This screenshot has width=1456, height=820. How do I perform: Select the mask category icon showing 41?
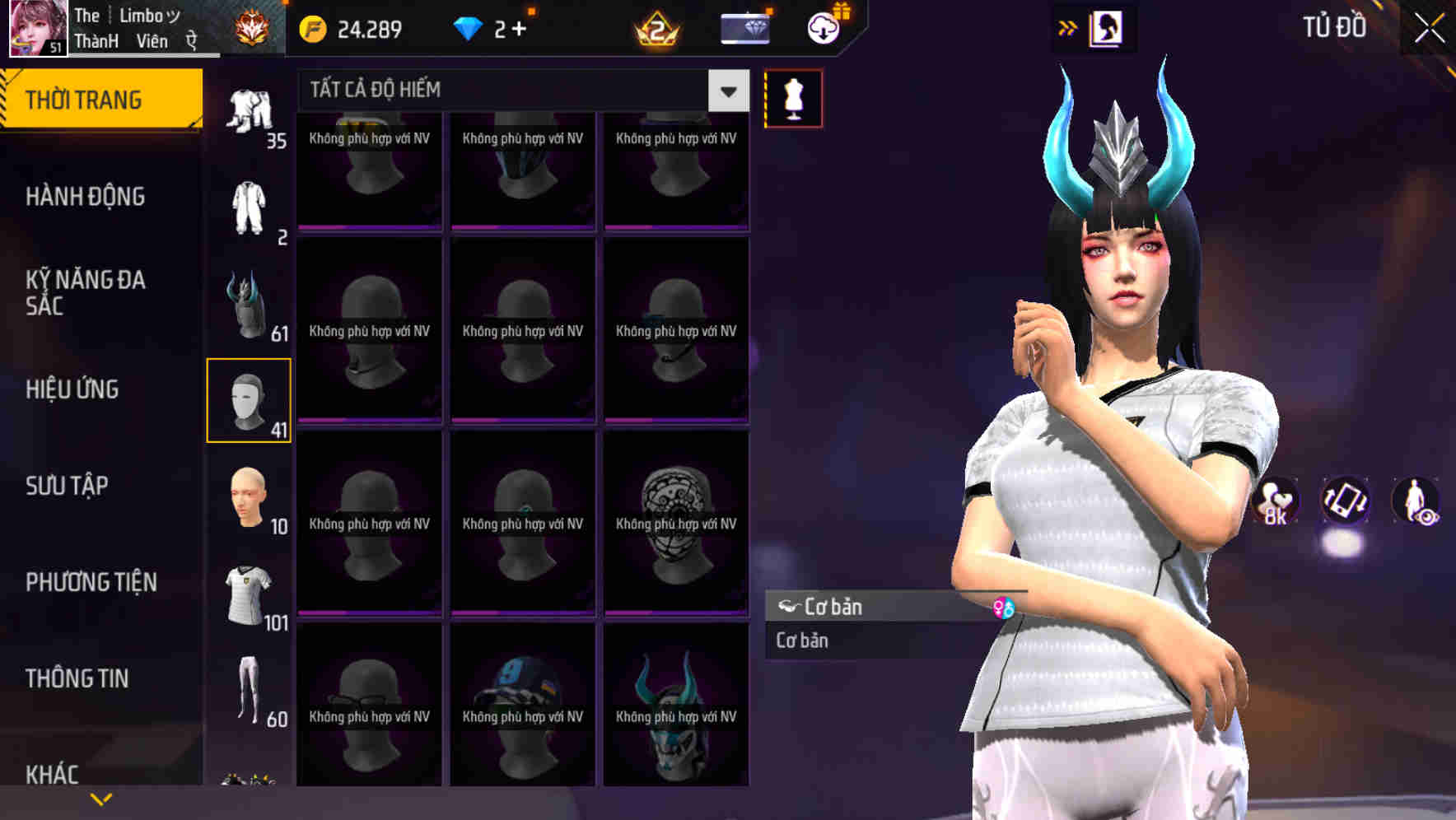coord(249,398)
